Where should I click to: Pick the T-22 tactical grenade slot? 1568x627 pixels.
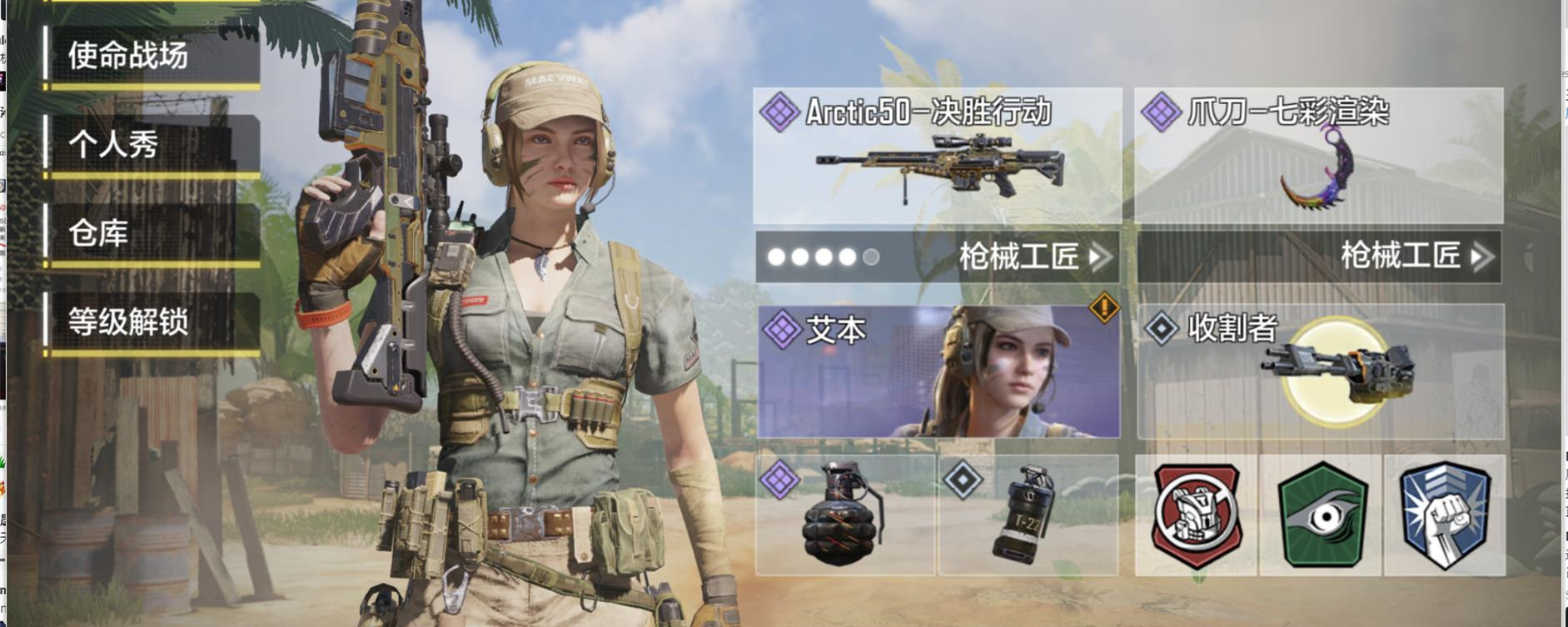tap(1028, 515)
